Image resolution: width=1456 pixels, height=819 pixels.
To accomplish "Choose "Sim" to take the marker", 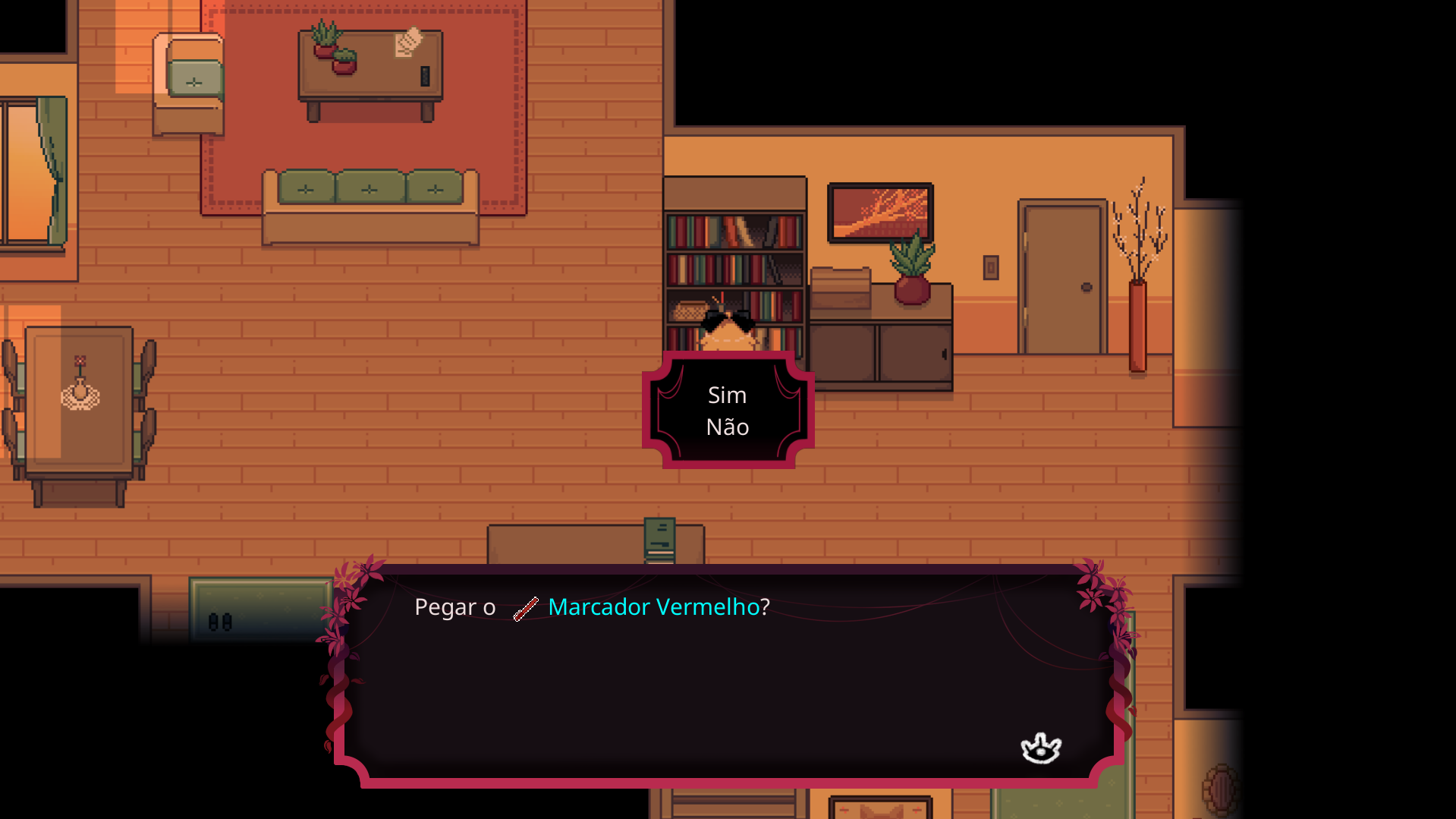I will click(x=727, y=395).
